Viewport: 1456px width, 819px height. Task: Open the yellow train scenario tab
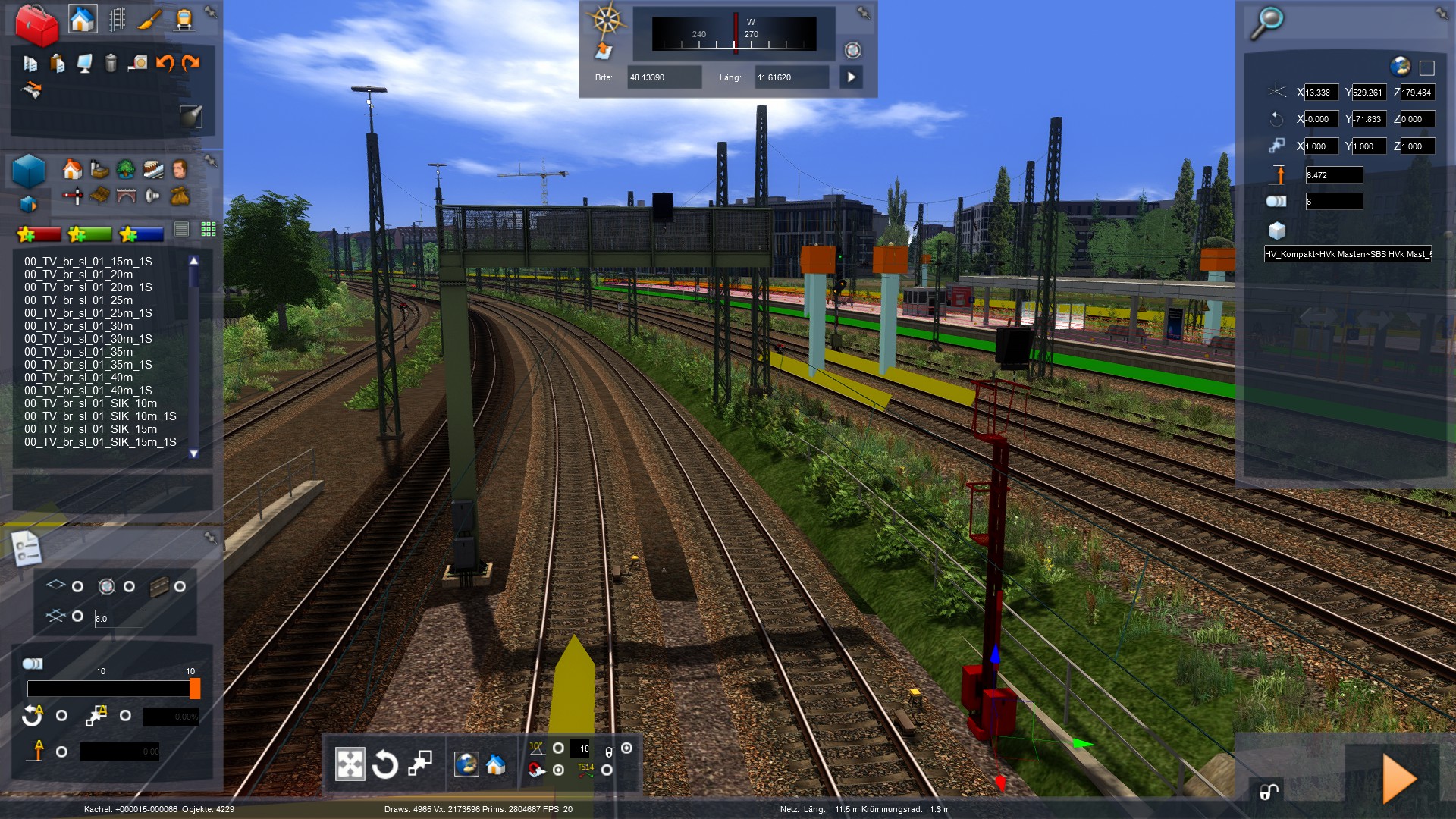tap(184, 20)
